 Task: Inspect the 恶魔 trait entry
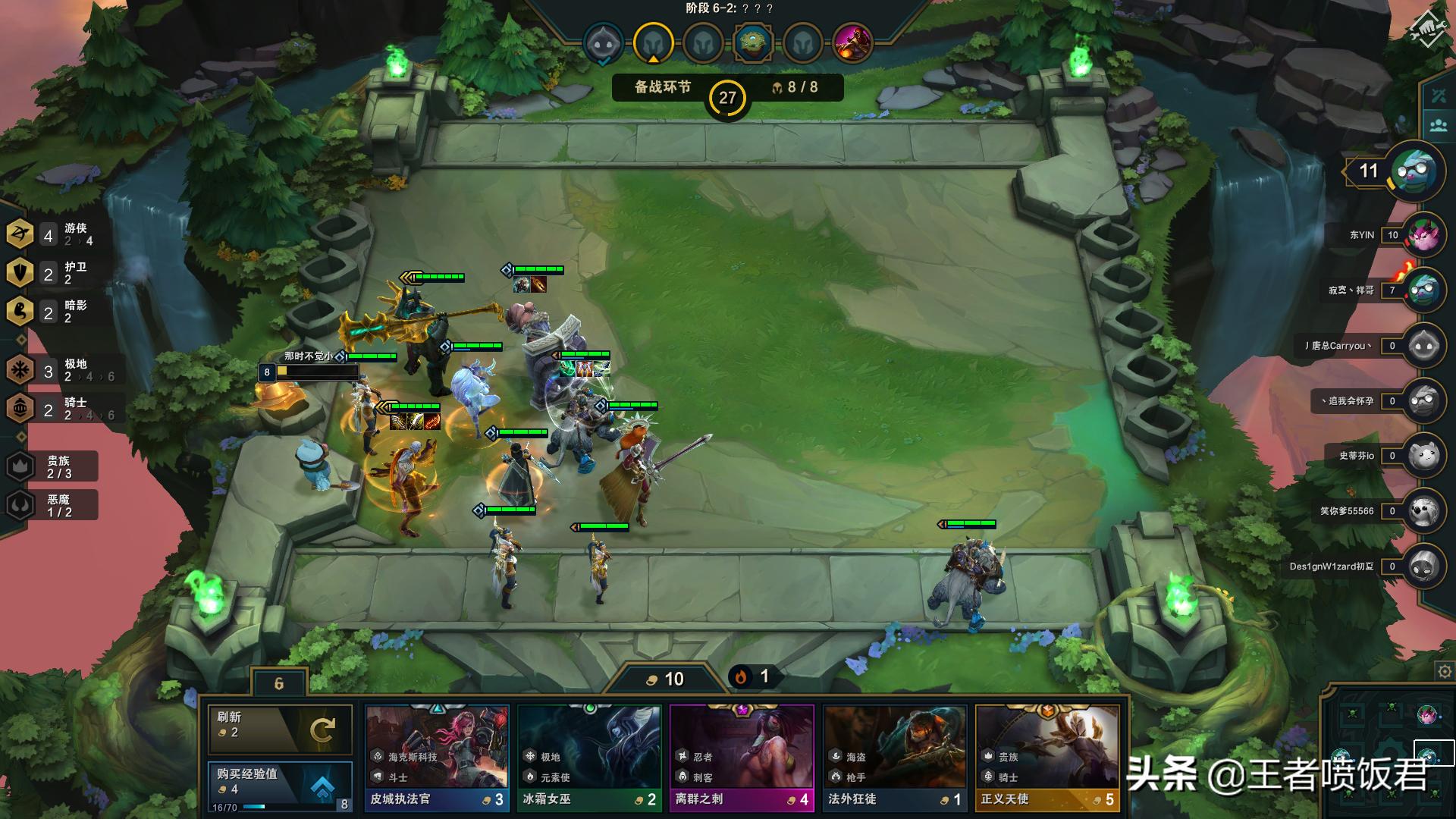[52, 505]
